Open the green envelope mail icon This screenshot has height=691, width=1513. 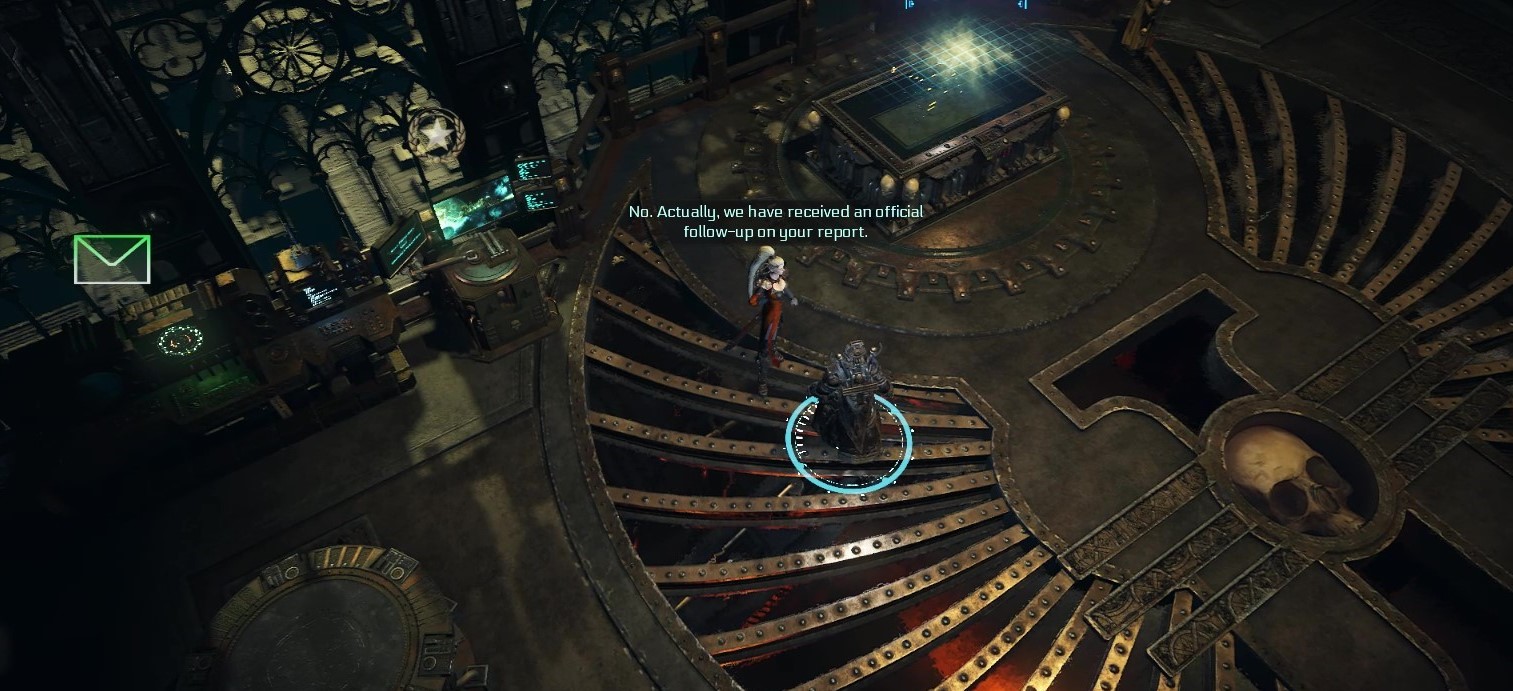click(x=112, y=259)
